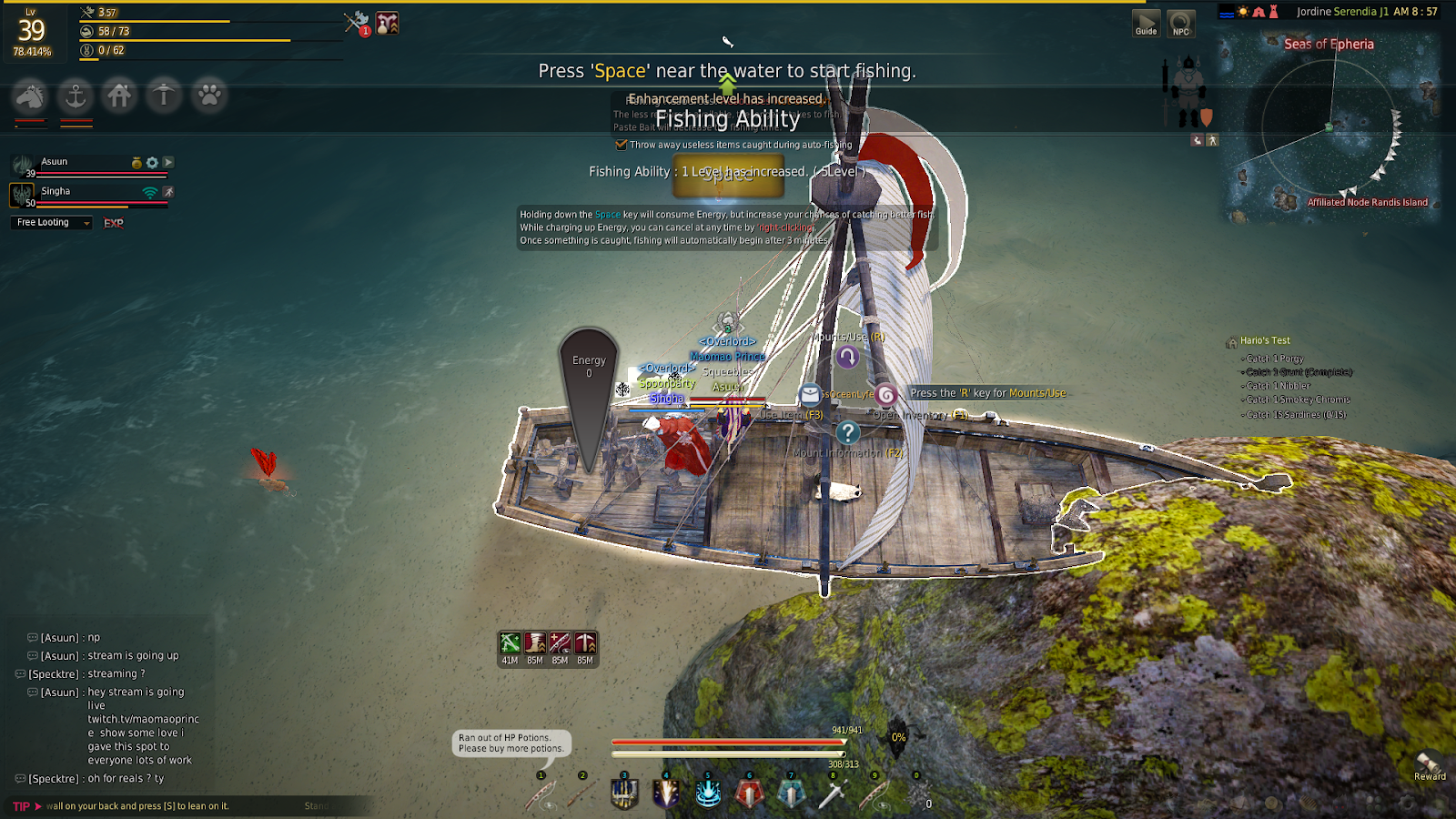
Task: Use the red arrow skill in slot 6
Action: click(x=749, y=794)
